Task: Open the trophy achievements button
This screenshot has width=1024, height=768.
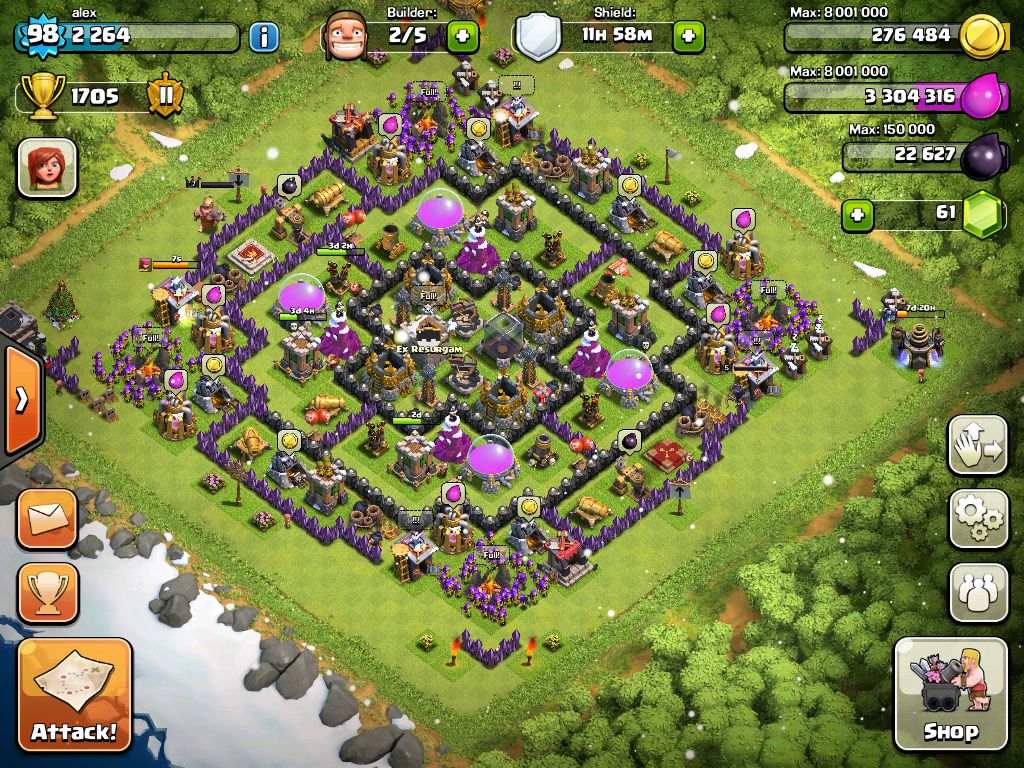Action: click(x=47, y=592)
